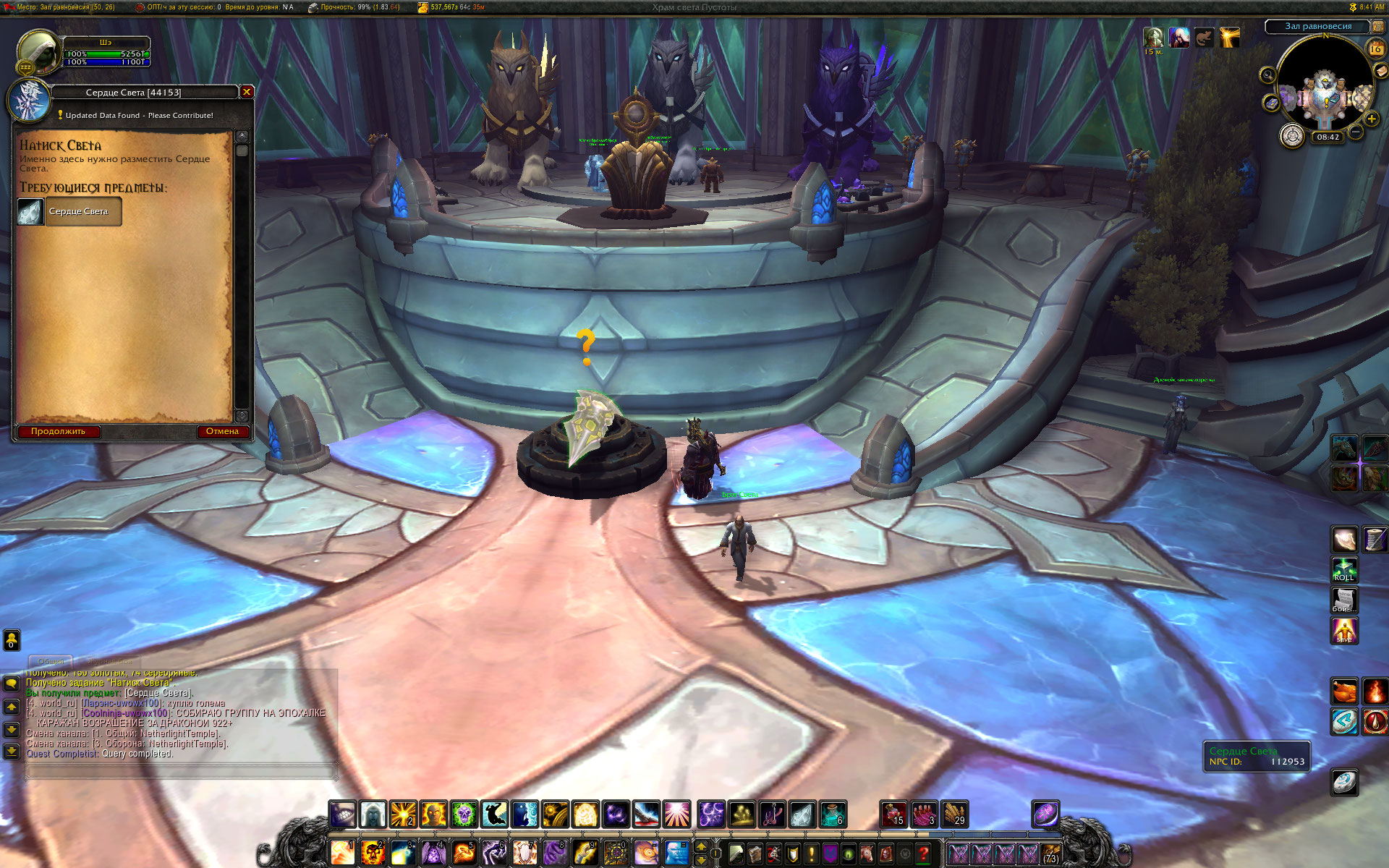This screenshot has width=1389, height=868.
Task: Open the mail envelope icon by minimap
Action: click(1380, 70)
